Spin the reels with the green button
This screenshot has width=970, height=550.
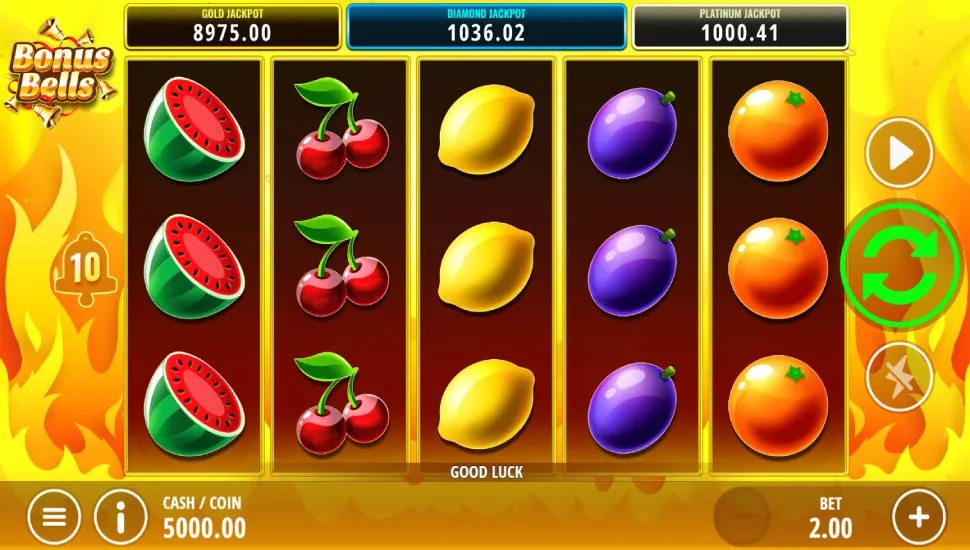point(900,264)
